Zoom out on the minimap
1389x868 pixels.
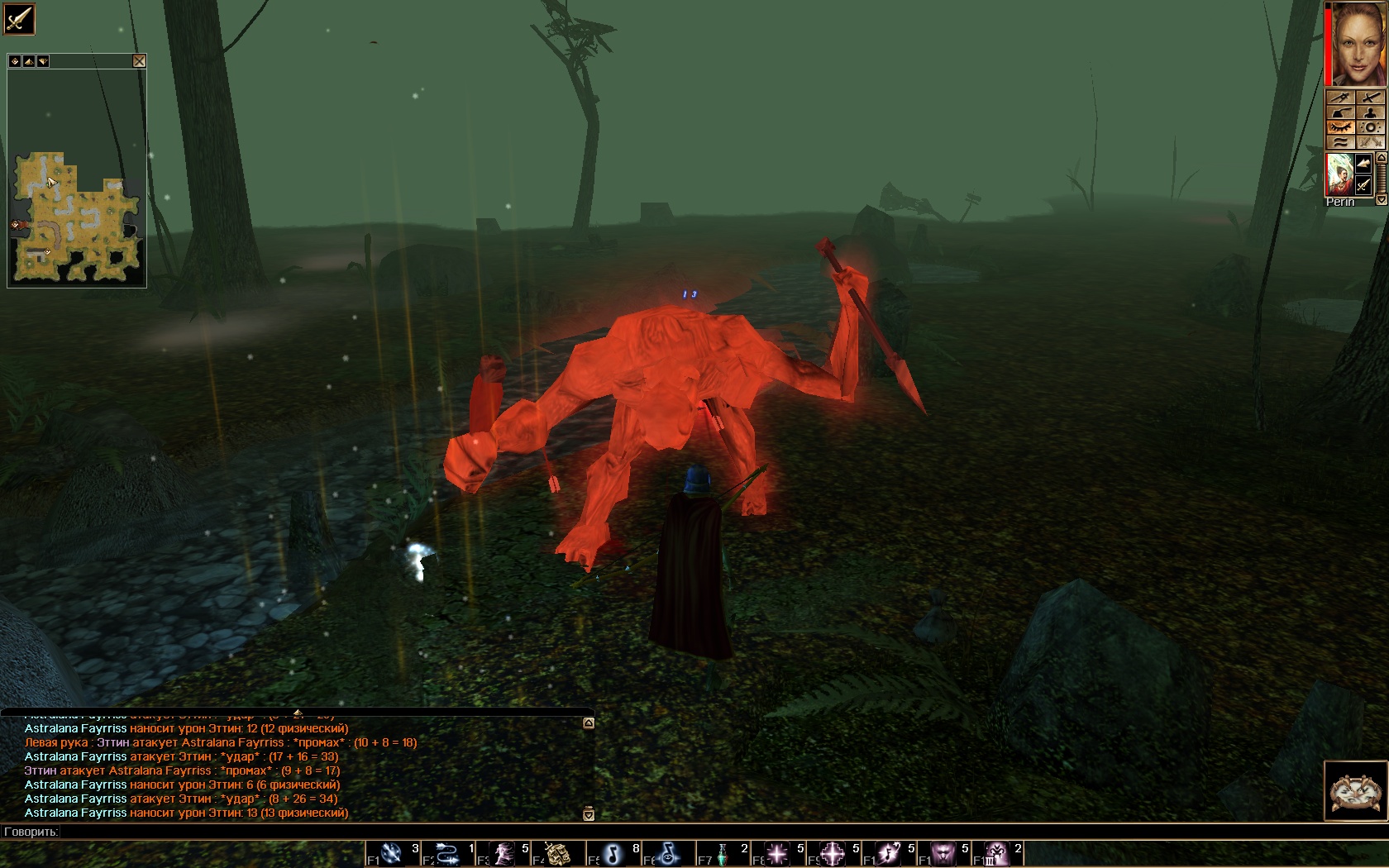click(43, 61)
